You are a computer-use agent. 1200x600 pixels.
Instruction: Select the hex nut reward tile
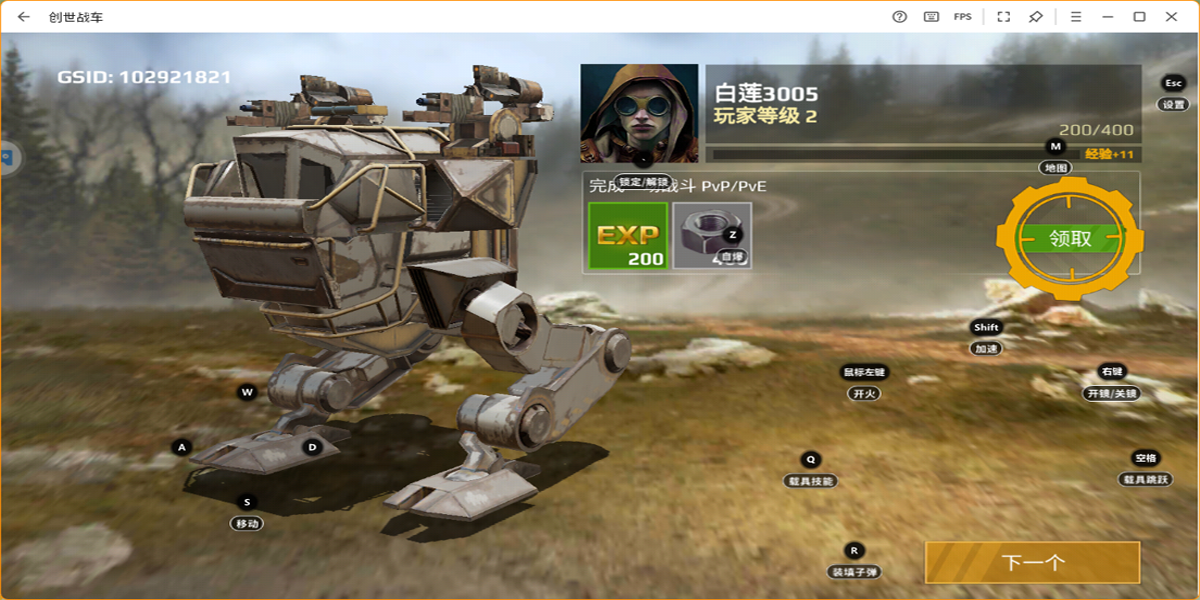coord(712,236)
